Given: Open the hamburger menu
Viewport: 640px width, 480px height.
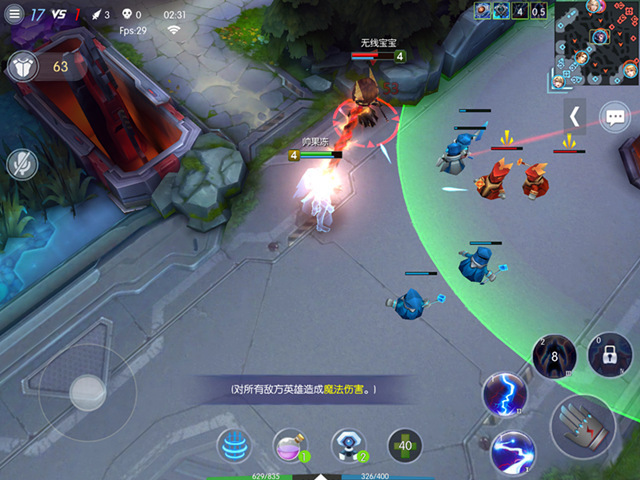Looking at the screenshot, I should [14, 15].
